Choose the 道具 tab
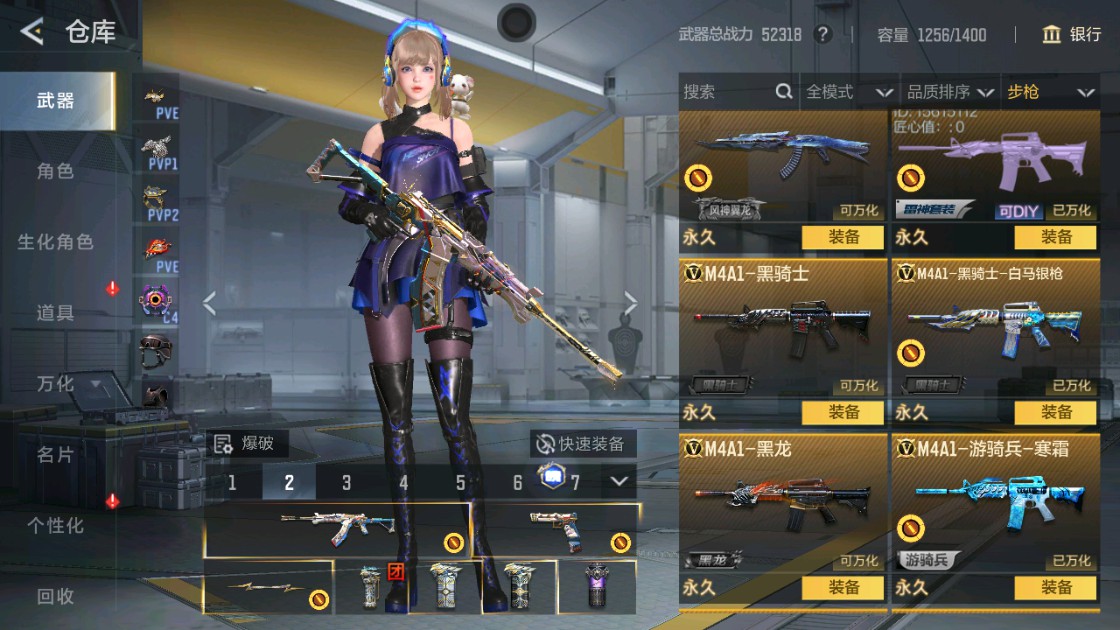Image resolution: width=1120 pixels, height=630 pixels. point(56,313)
